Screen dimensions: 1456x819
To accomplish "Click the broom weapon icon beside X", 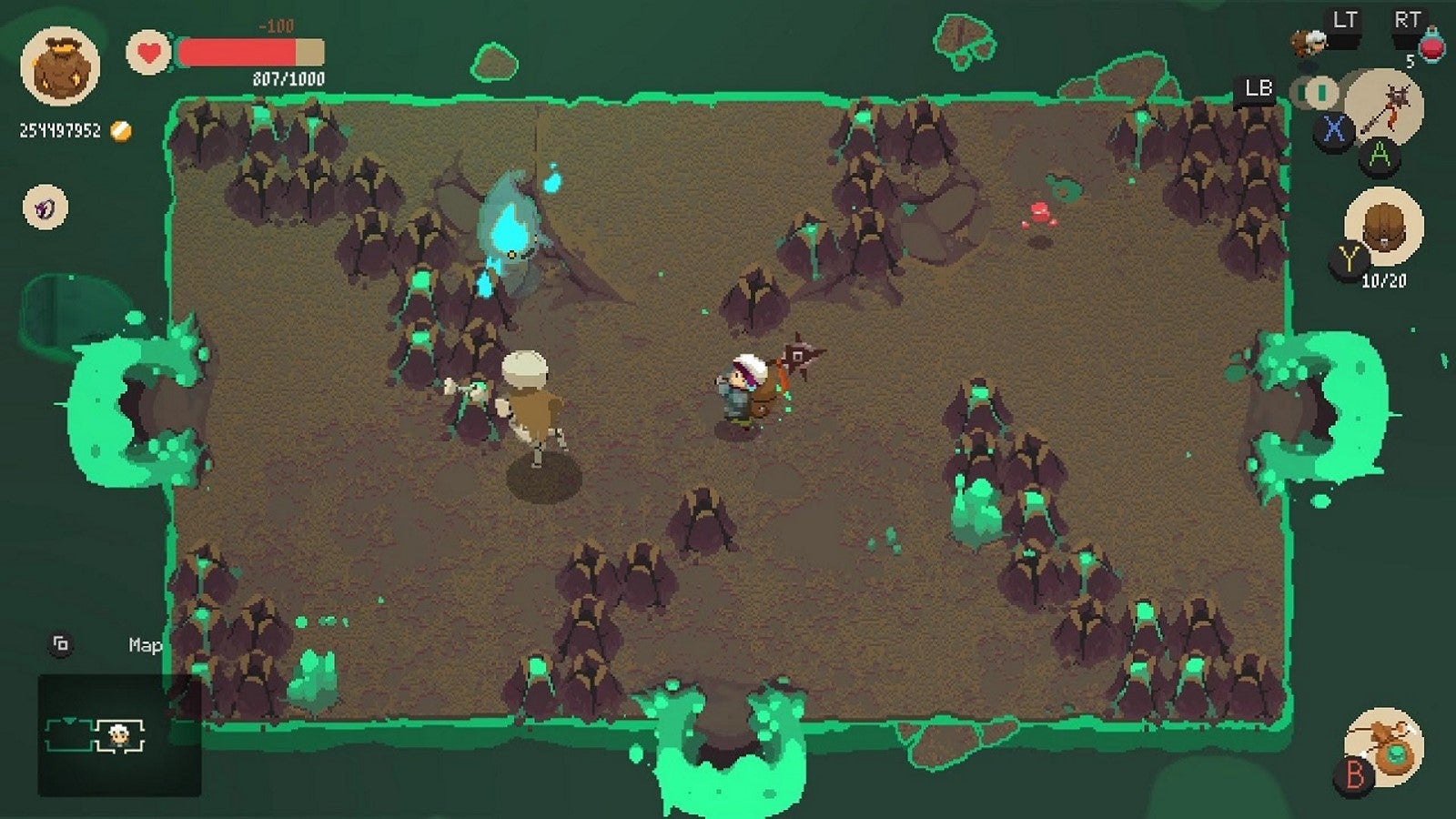I will pyautogui.click(x=1385, y=111).
